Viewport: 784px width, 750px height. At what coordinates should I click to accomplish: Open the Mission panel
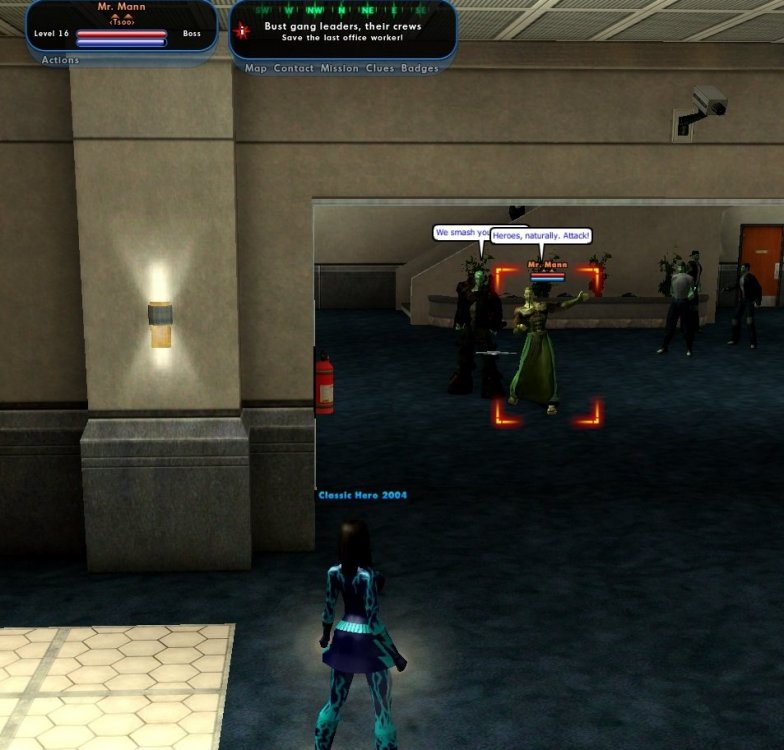tap(338, 69)
